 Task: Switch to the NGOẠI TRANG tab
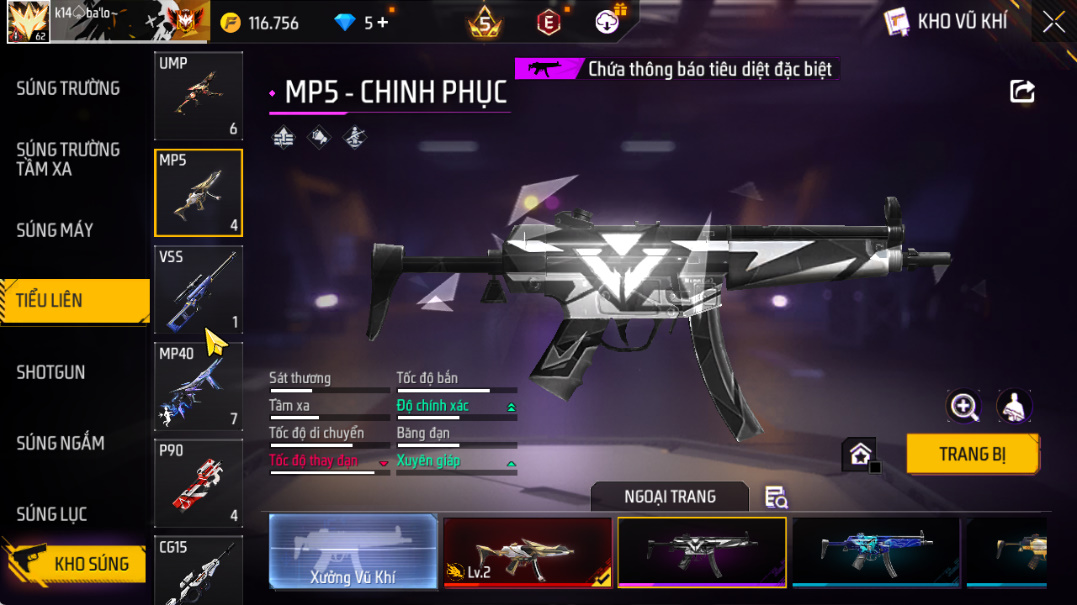tap(669, 496)
